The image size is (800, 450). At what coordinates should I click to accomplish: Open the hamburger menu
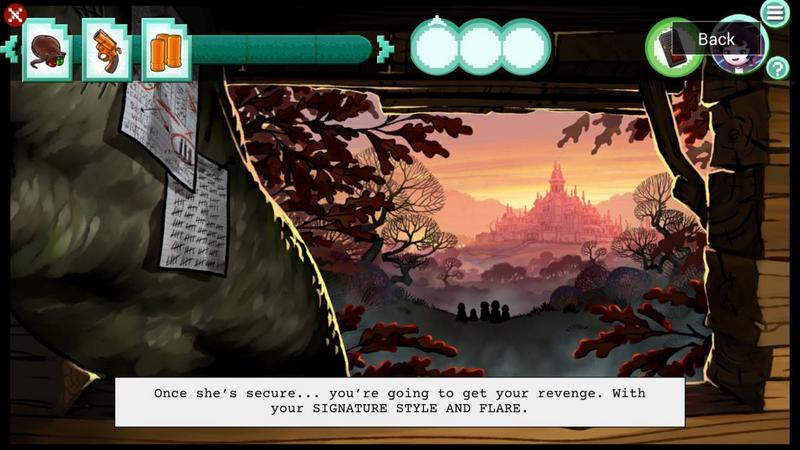coord(775,13)
